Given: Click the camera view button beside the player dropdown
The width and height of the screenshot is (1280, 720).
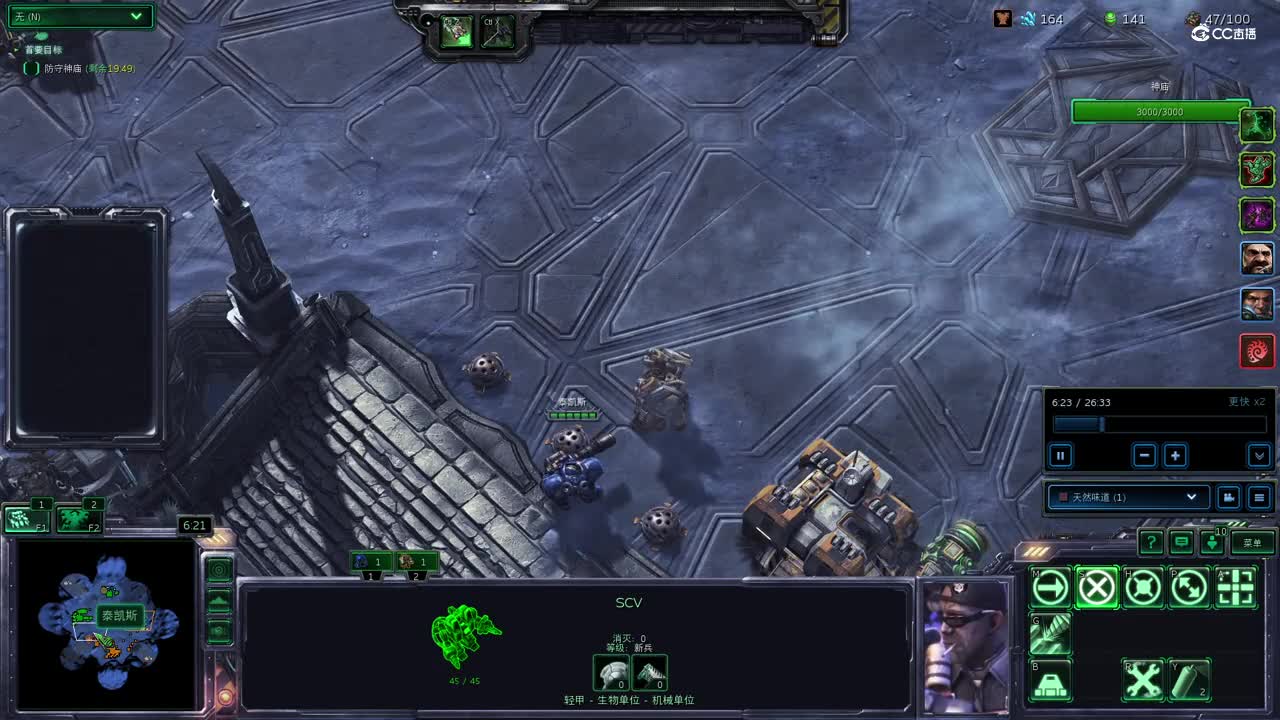Looking at the screenshot, I should (x=1228, y=497).
